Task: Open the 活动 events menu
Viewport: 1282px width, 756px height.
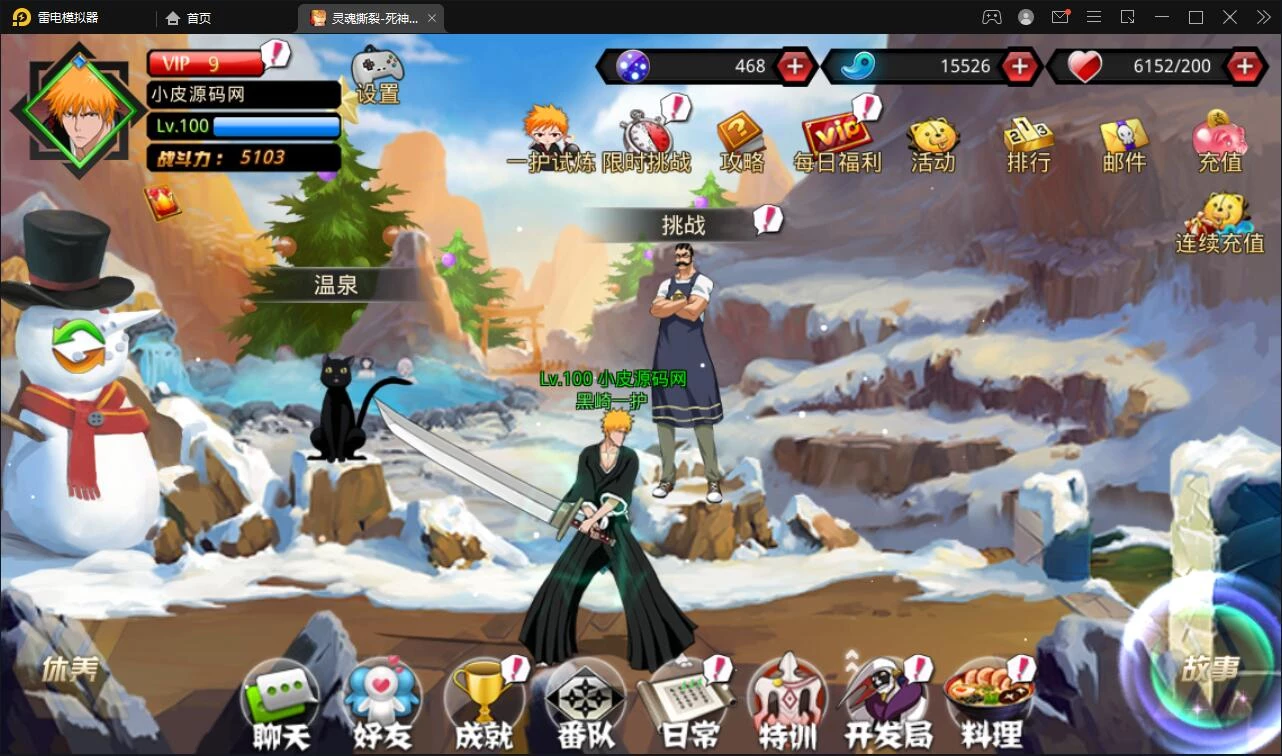Action: pyautogui.click(x=933, y=144)
